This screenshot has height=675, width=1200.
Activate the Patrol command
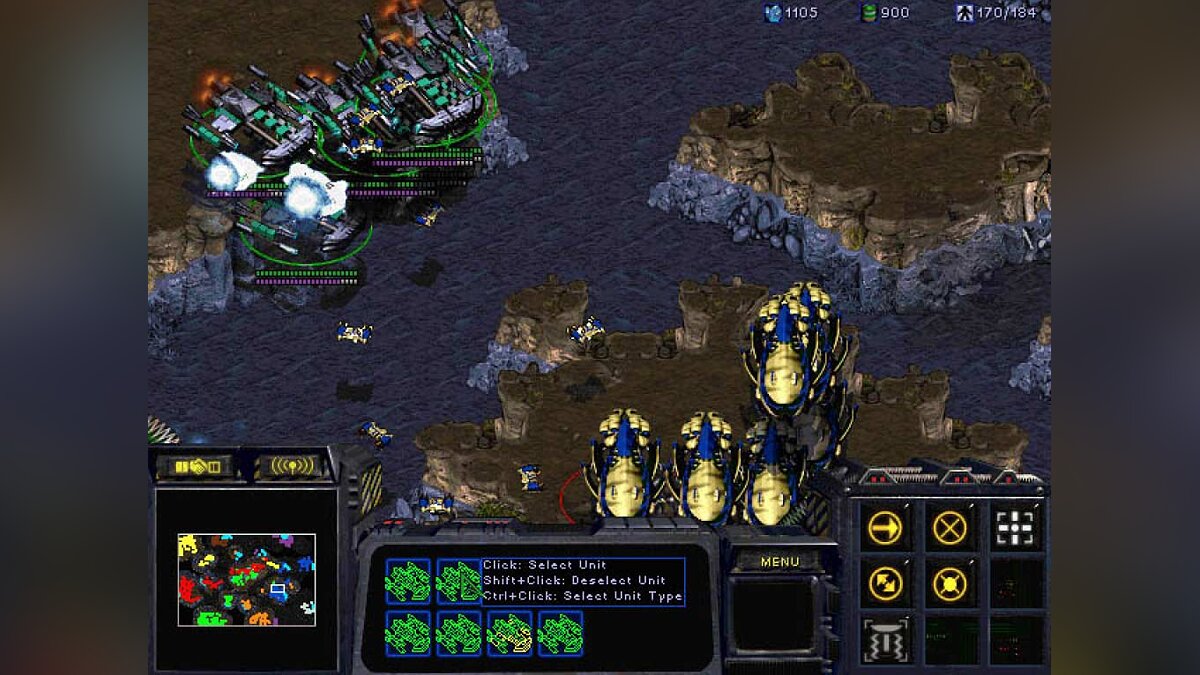tap(885, 583)
